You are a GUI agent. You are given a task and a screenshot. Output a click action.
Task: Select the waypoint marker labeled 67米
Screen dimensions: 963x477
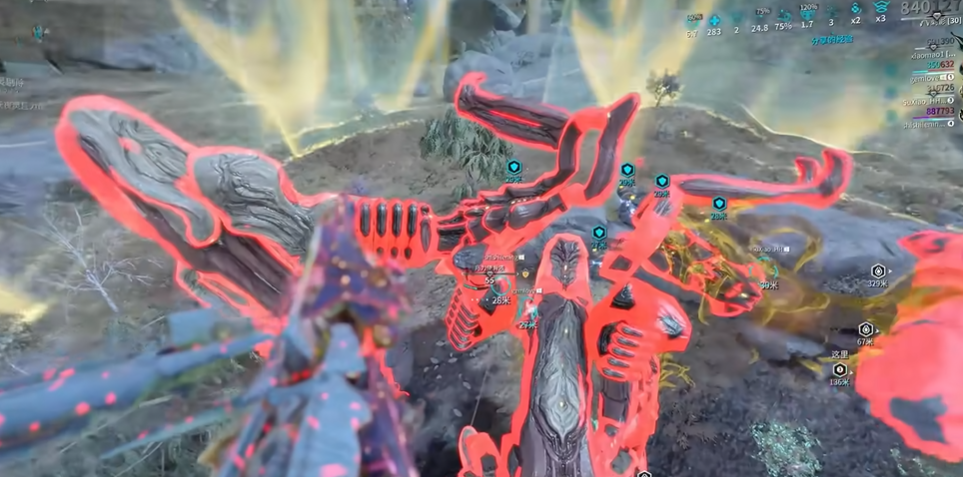pyautogui.click(x=866, y=329)
